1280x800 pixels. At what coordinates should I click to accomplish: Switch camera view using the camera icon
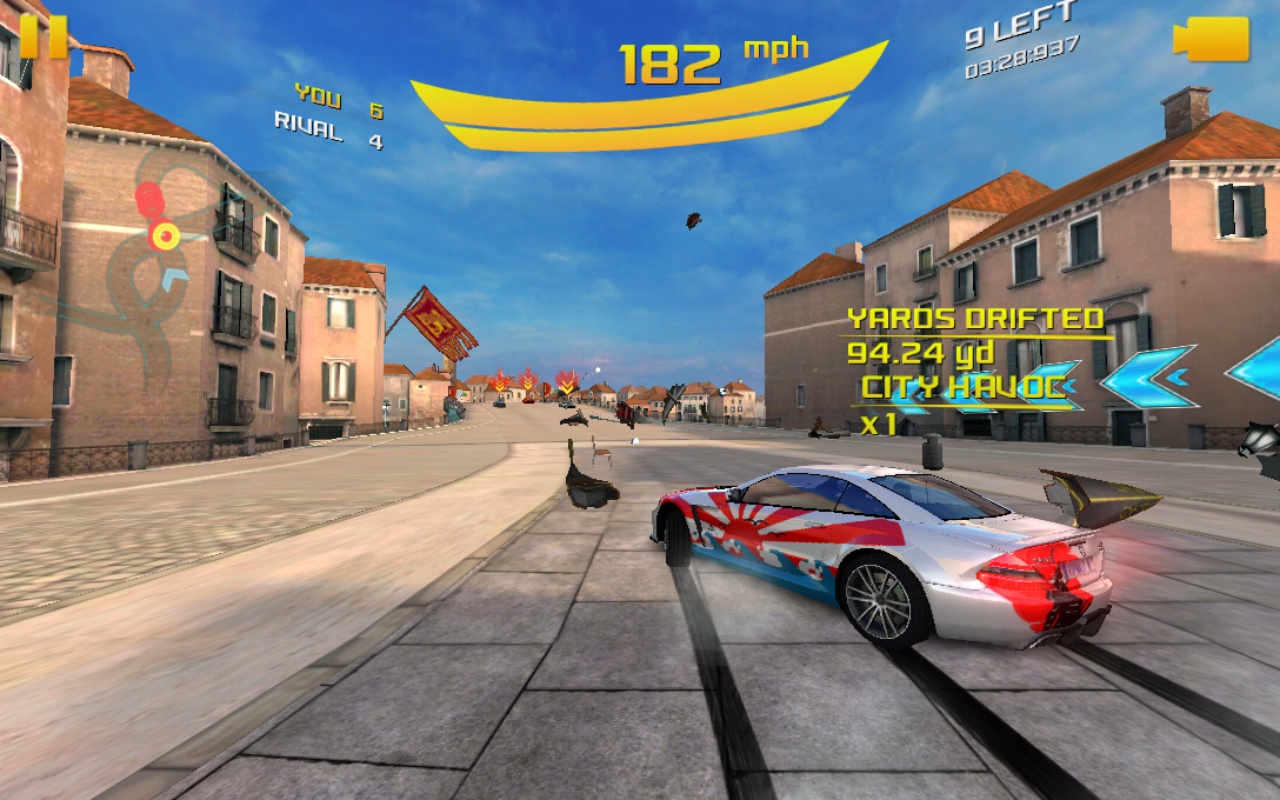[1211, 38]
